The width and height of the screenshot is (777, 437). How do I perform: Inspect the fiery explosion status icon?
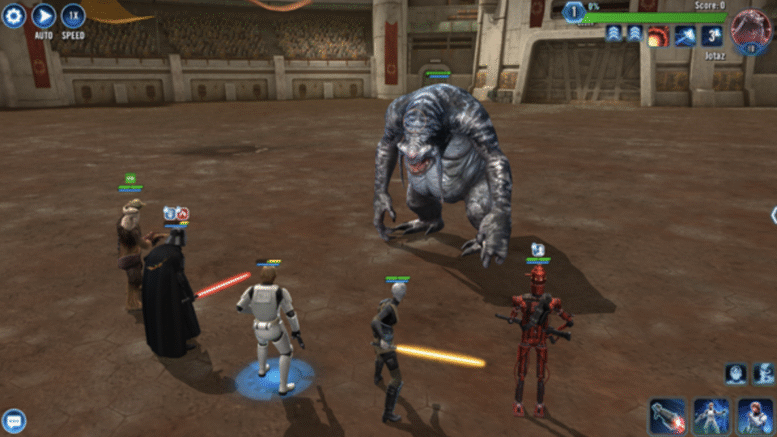pos(658,36)
